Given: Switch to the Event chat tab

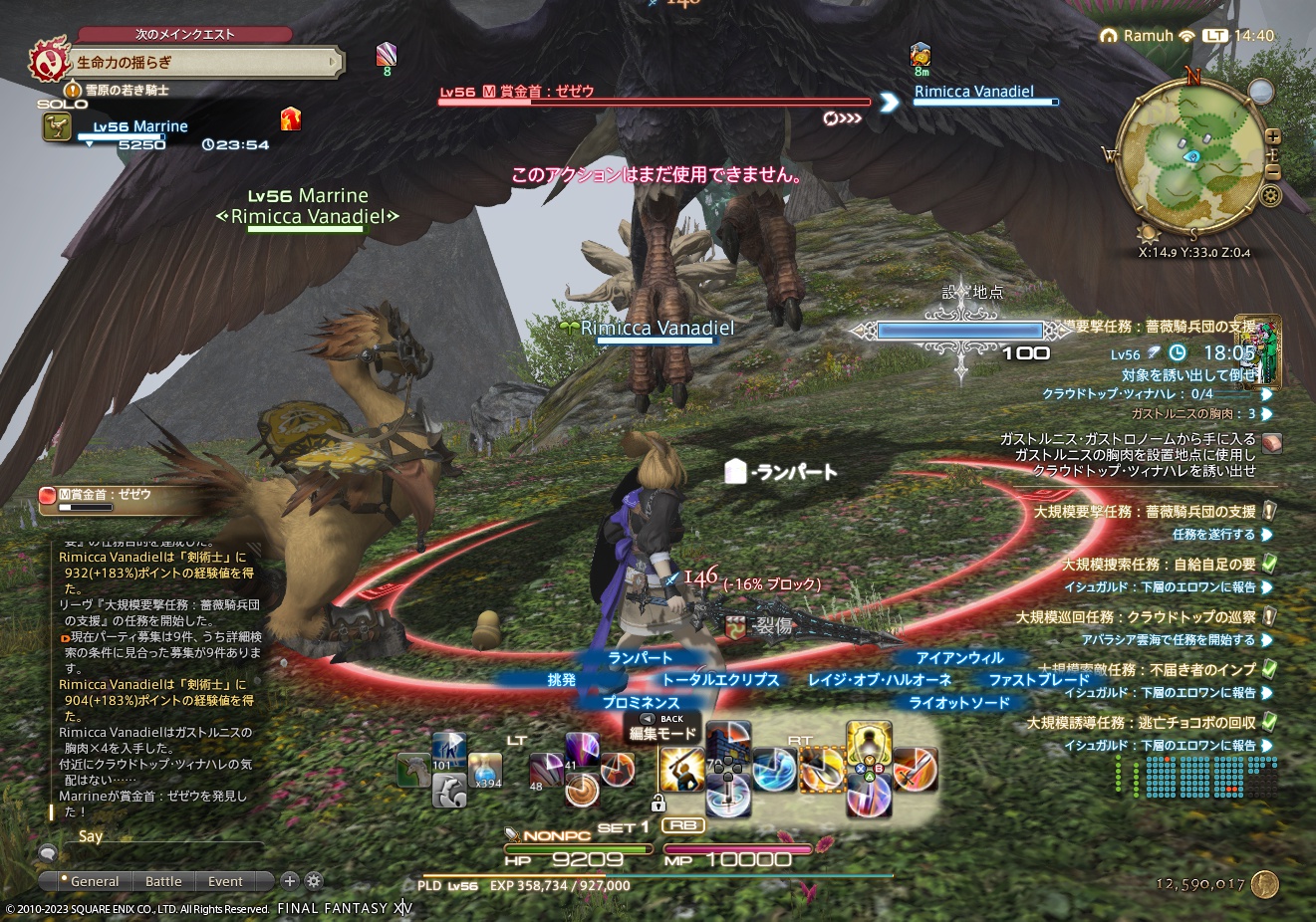Looking at the screenshot, I should click(223, 881).
